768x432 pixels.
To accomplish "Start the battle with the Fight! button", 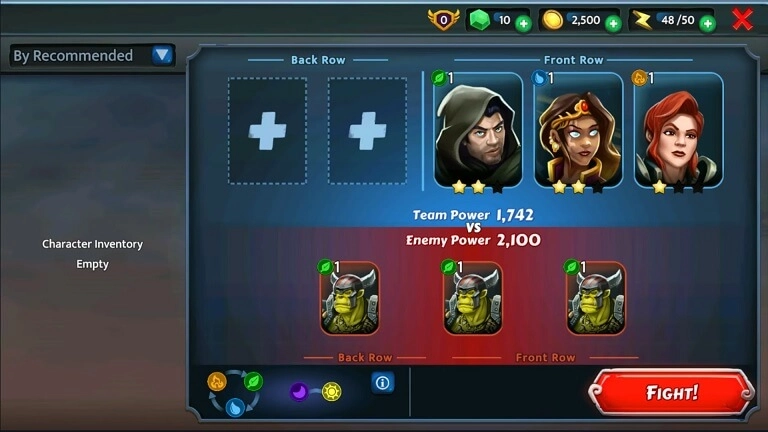I will (x=670, y=392).
